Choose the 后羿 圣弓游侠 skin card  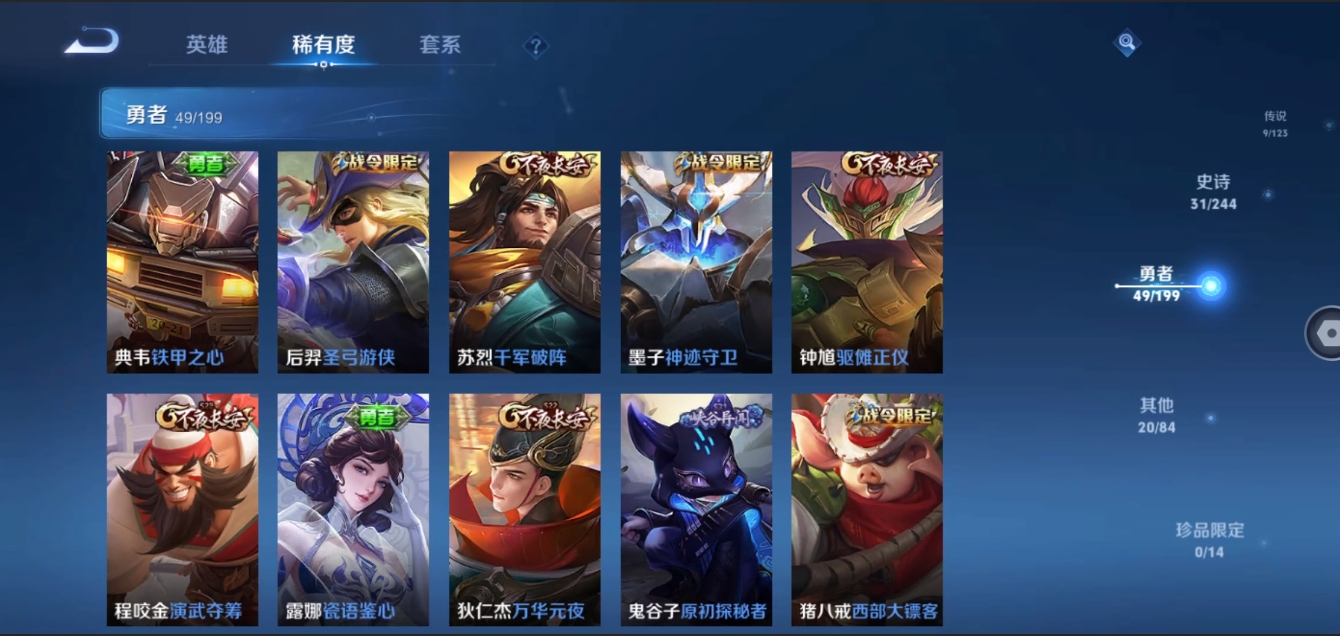353,262
